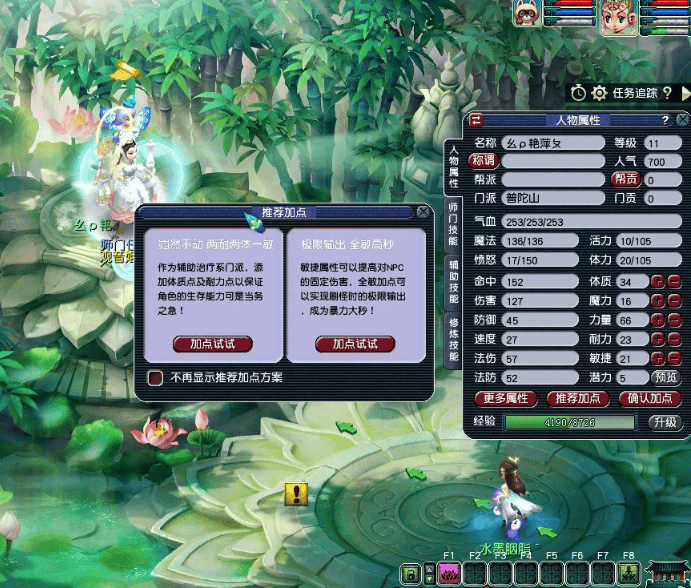
Task: Click the 称谓 title button
Action: [x=484, y=161]
